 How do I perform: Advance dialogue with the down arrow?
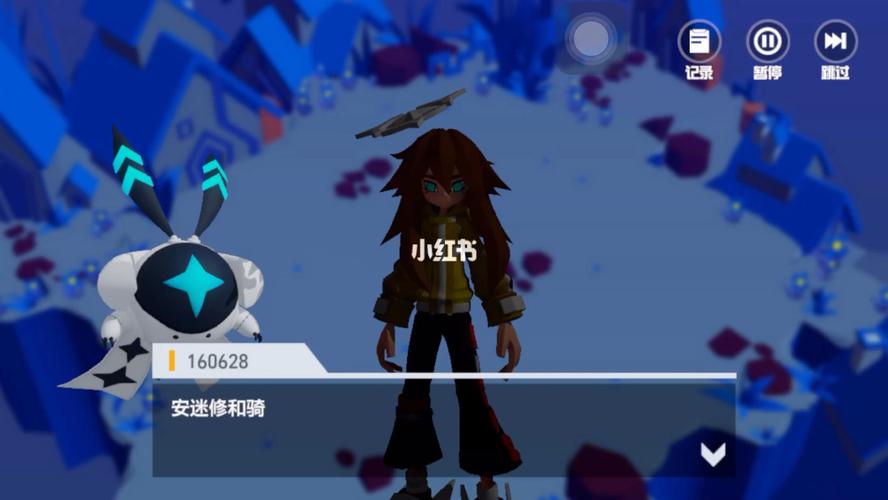(712, 454)
